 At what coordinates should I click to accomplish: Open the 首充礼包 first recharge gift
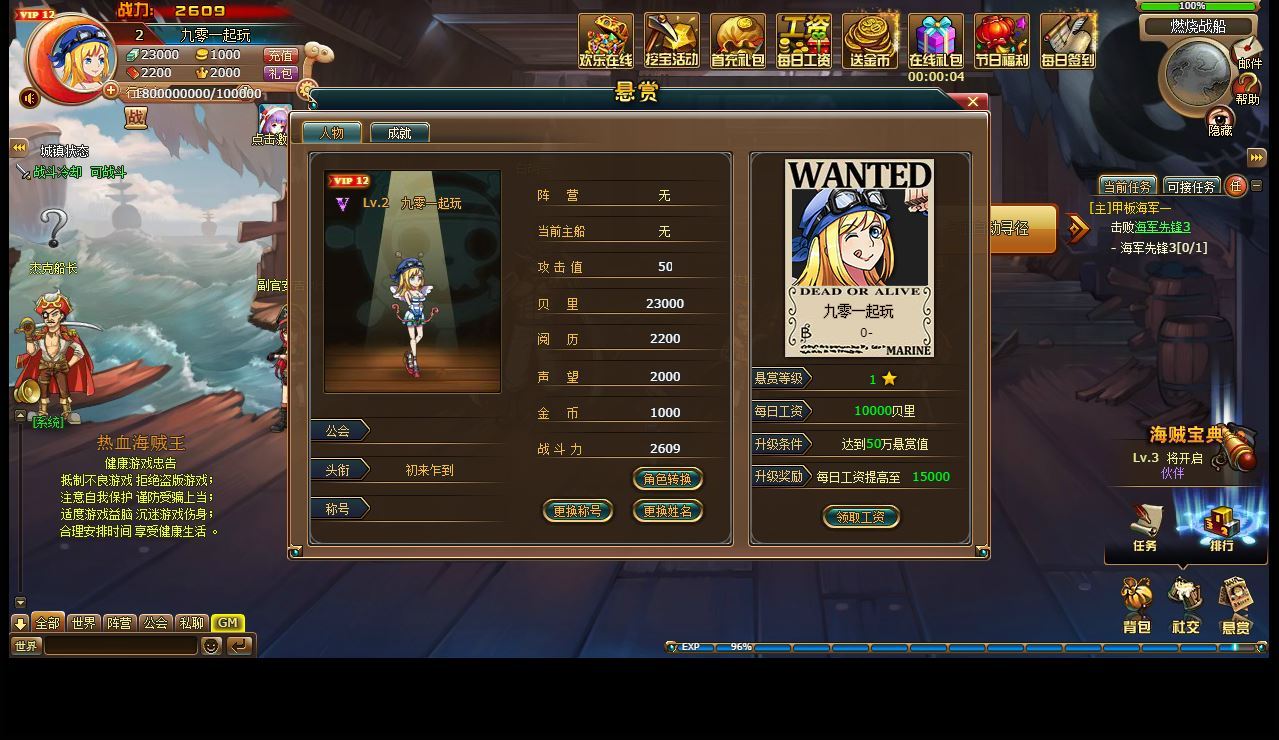pos(737,40)
